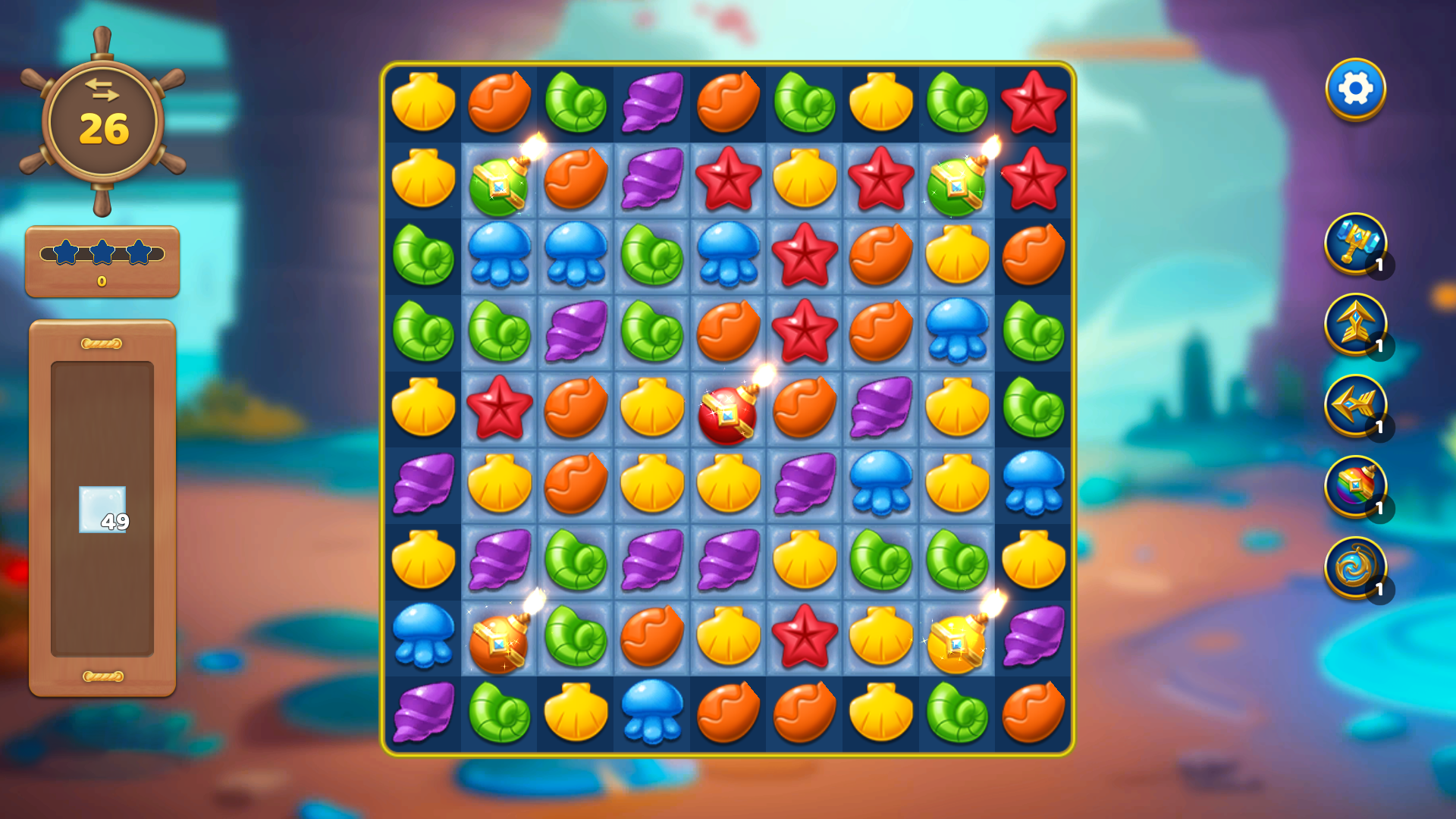Tap the purple conch in the bottom-left corner
Image resolution: width=1456 pixels, height=819 pixels.
click(423, 713)
